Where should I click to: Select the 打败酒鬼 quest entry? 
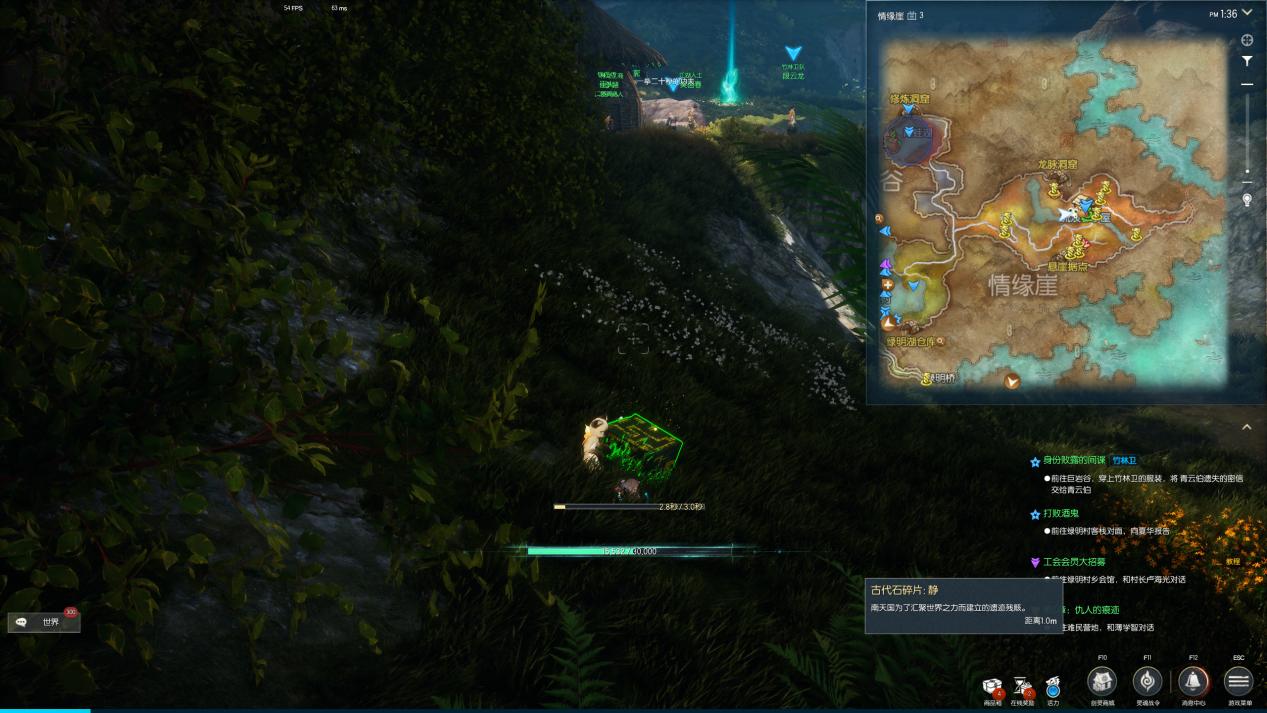[x=1062, y=514]
